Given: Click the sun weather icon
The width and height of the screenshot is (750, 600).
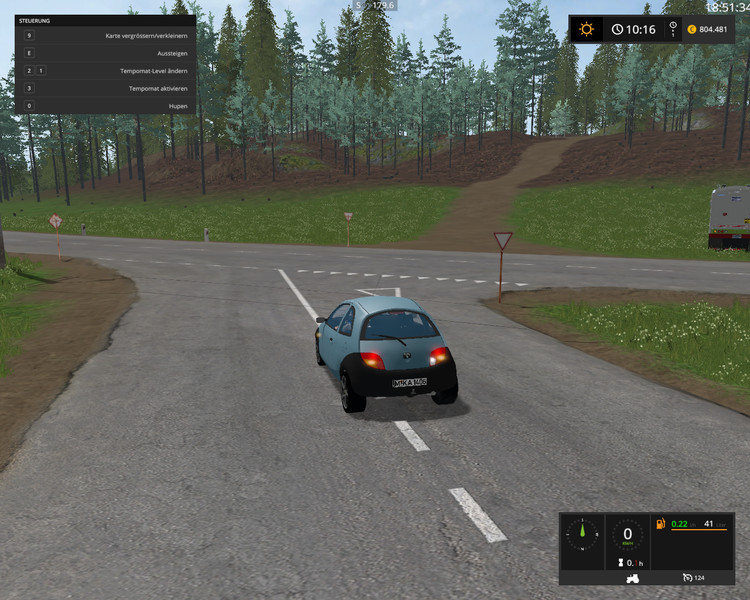Looking at the screenshot, I should click(588, 29).
